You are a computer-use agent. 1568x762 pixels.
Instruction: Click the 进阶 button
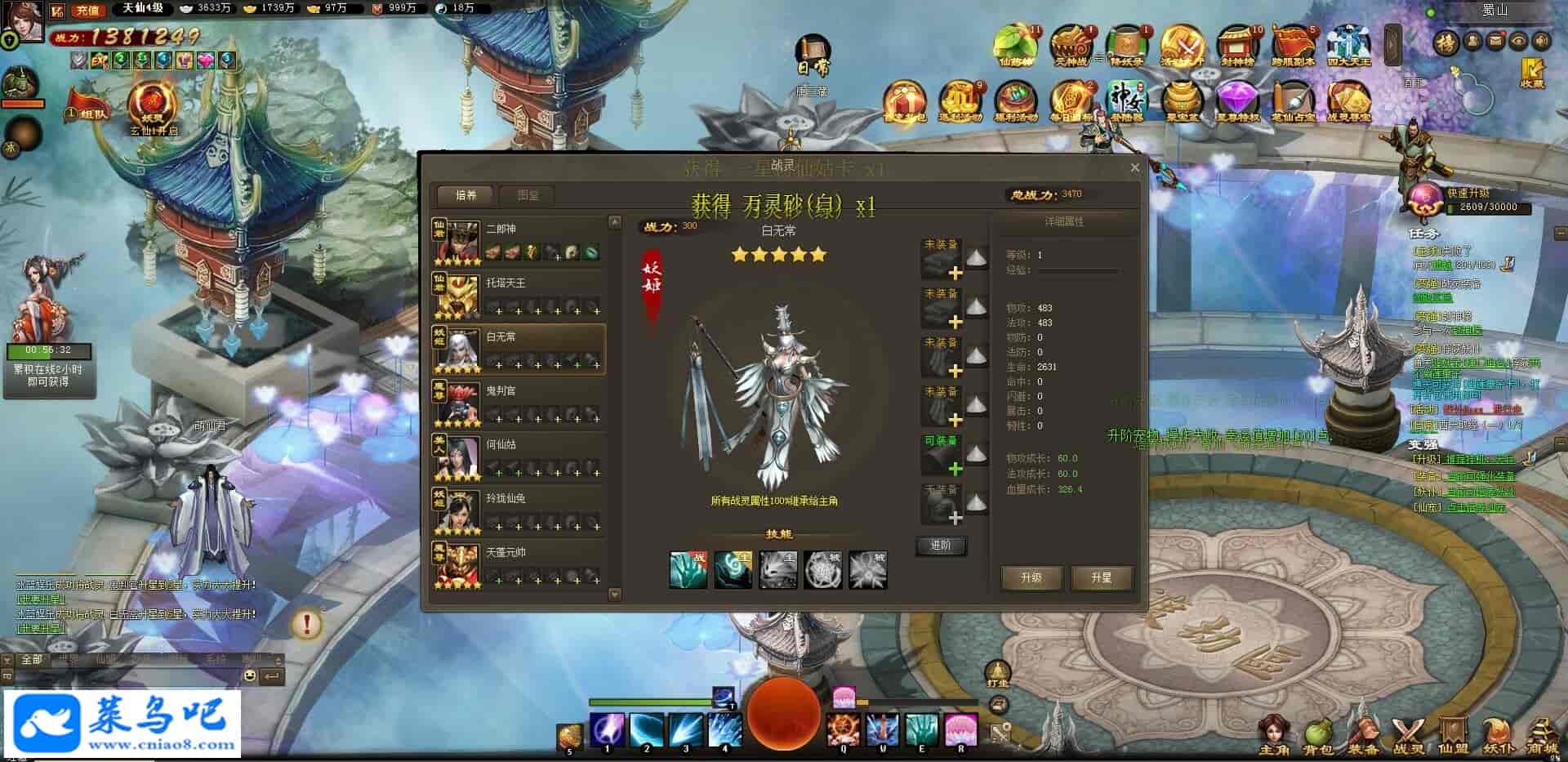coord(941,545)
